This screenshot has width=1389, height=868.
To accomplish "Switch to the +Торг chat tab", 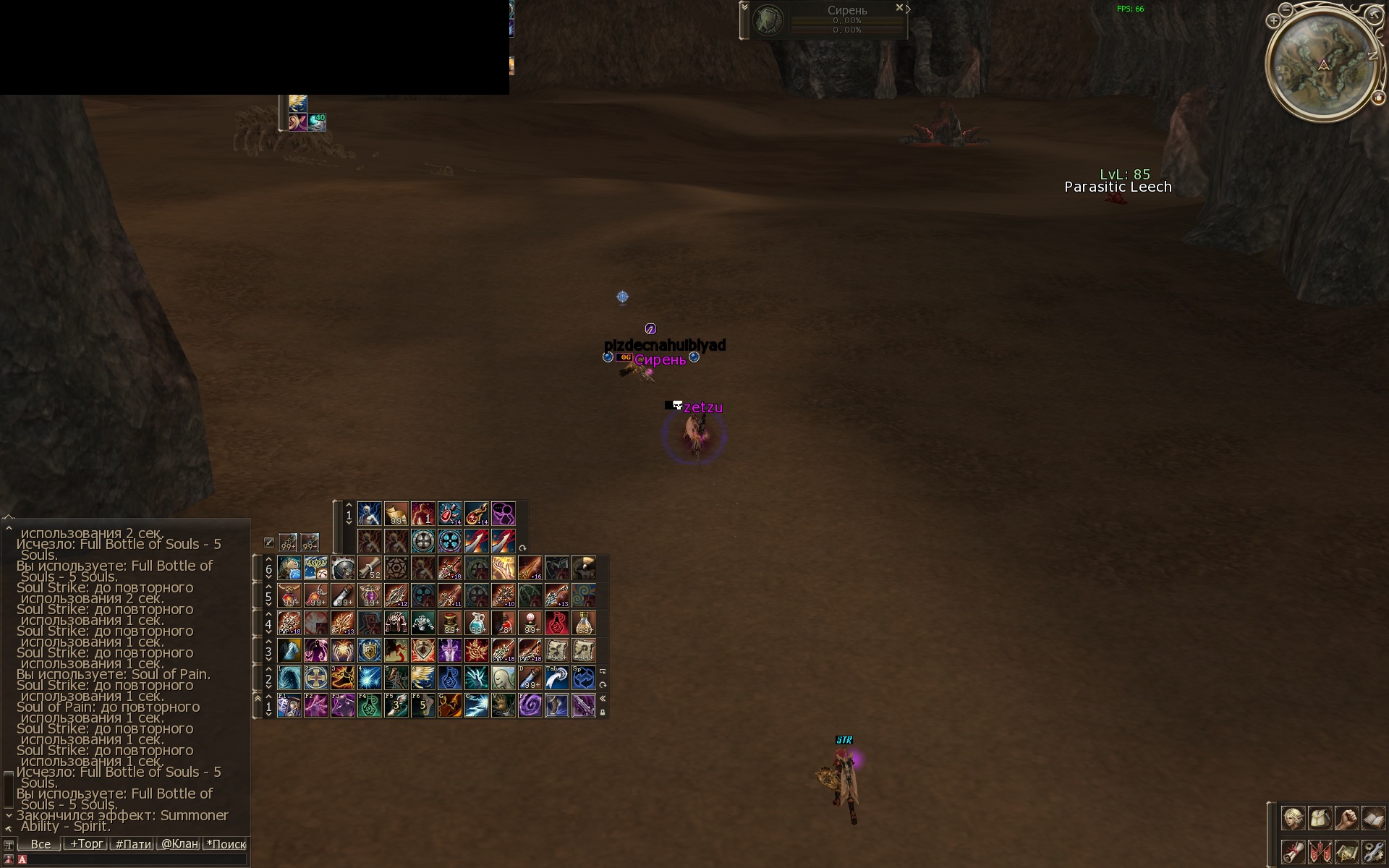I will click(x=86, y=843).
